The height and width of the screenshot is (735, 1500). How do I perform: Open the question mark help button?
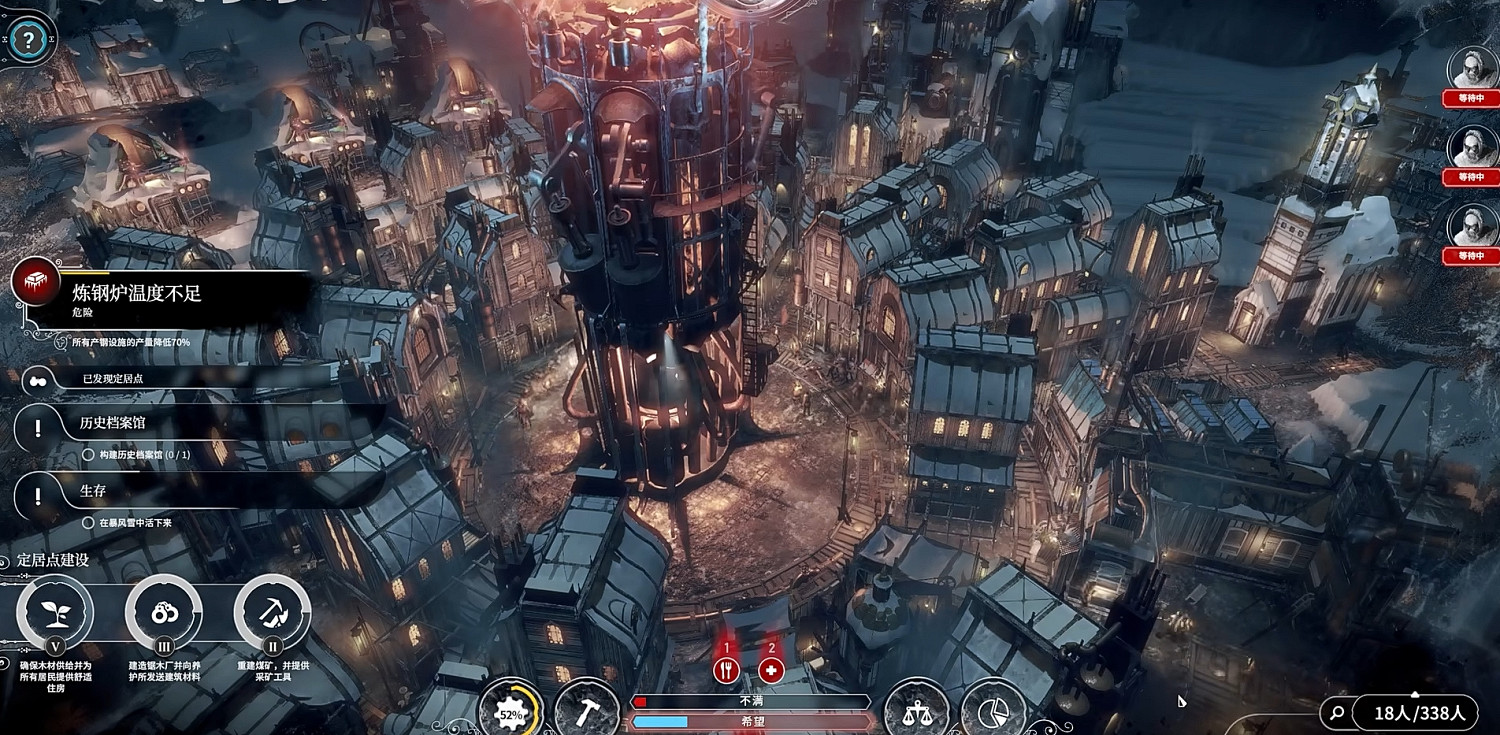click(x=29, y=41)
